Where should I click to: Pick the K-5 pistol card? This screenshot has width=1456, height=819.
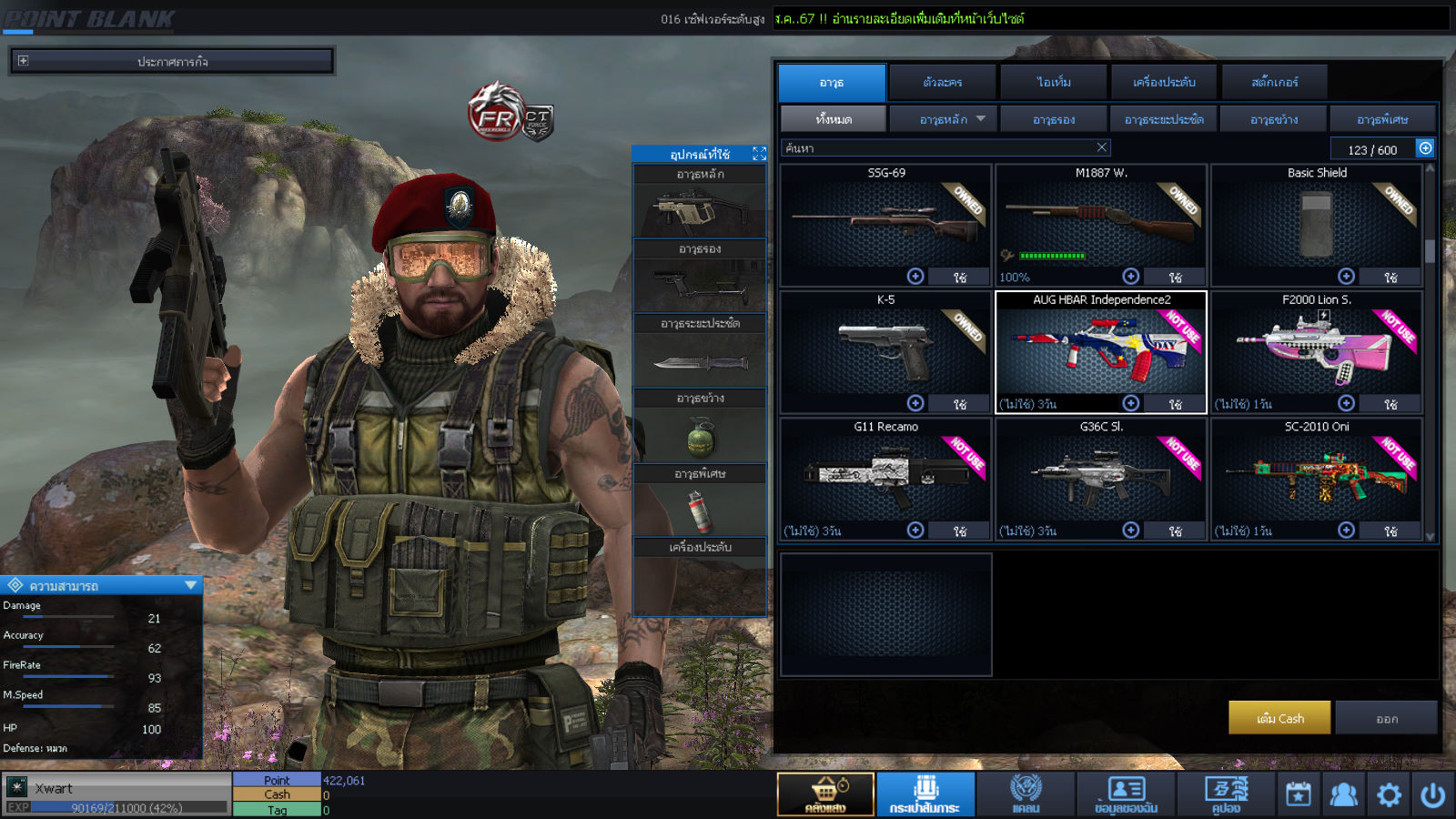(x=885, y=350)
